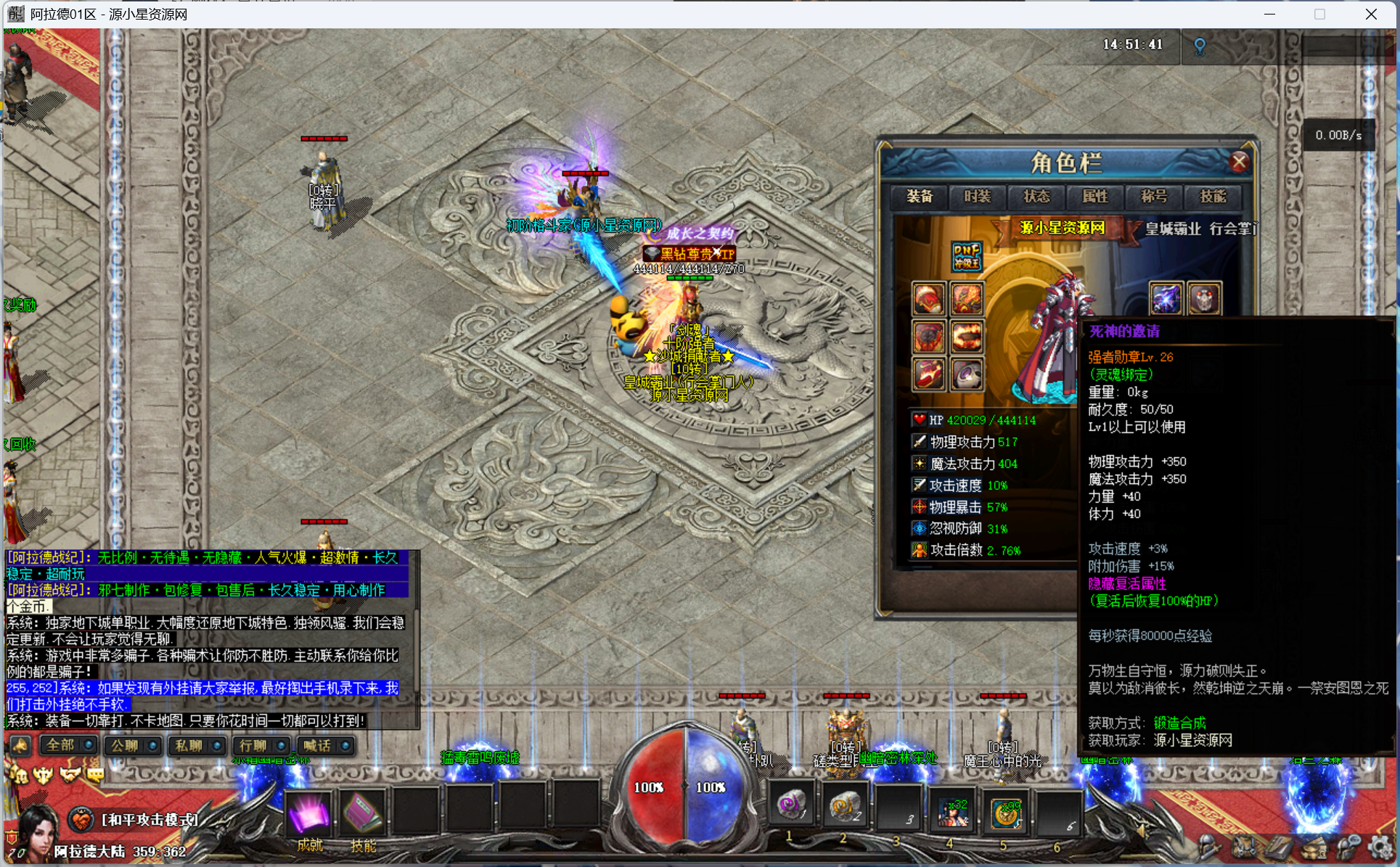The image size is (1400, 867).
Task: Toggle the 和平攻击模式 attack mode
Action: pos(149,820)
